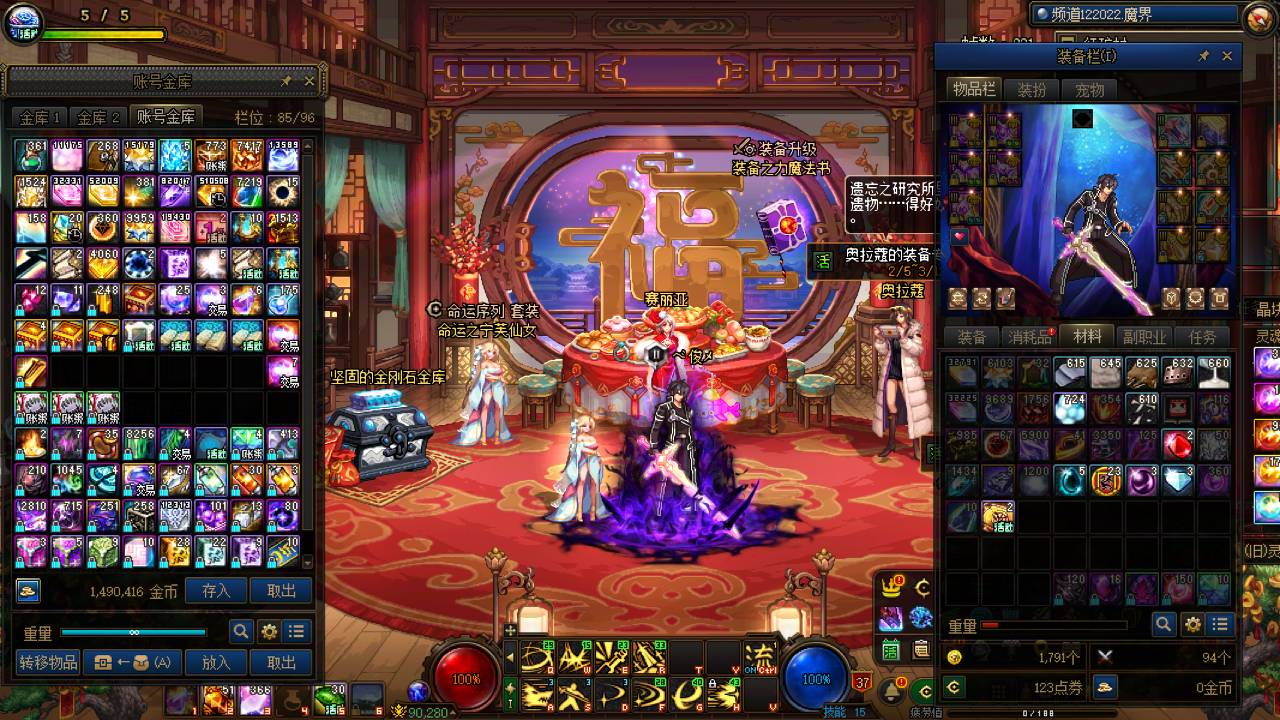Viewport: 1280px width, 720px height.
Task: Click the 放入 button in vault
Action: (216, 662)
